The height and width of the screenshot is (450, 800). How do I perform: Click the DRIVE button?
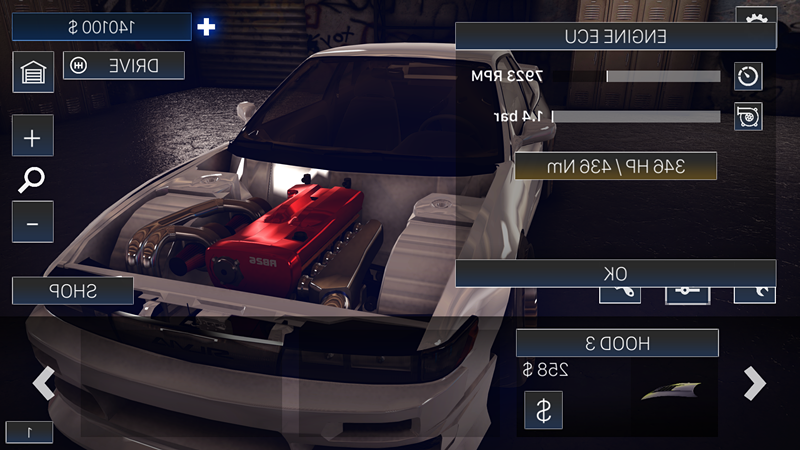point(124,66)
